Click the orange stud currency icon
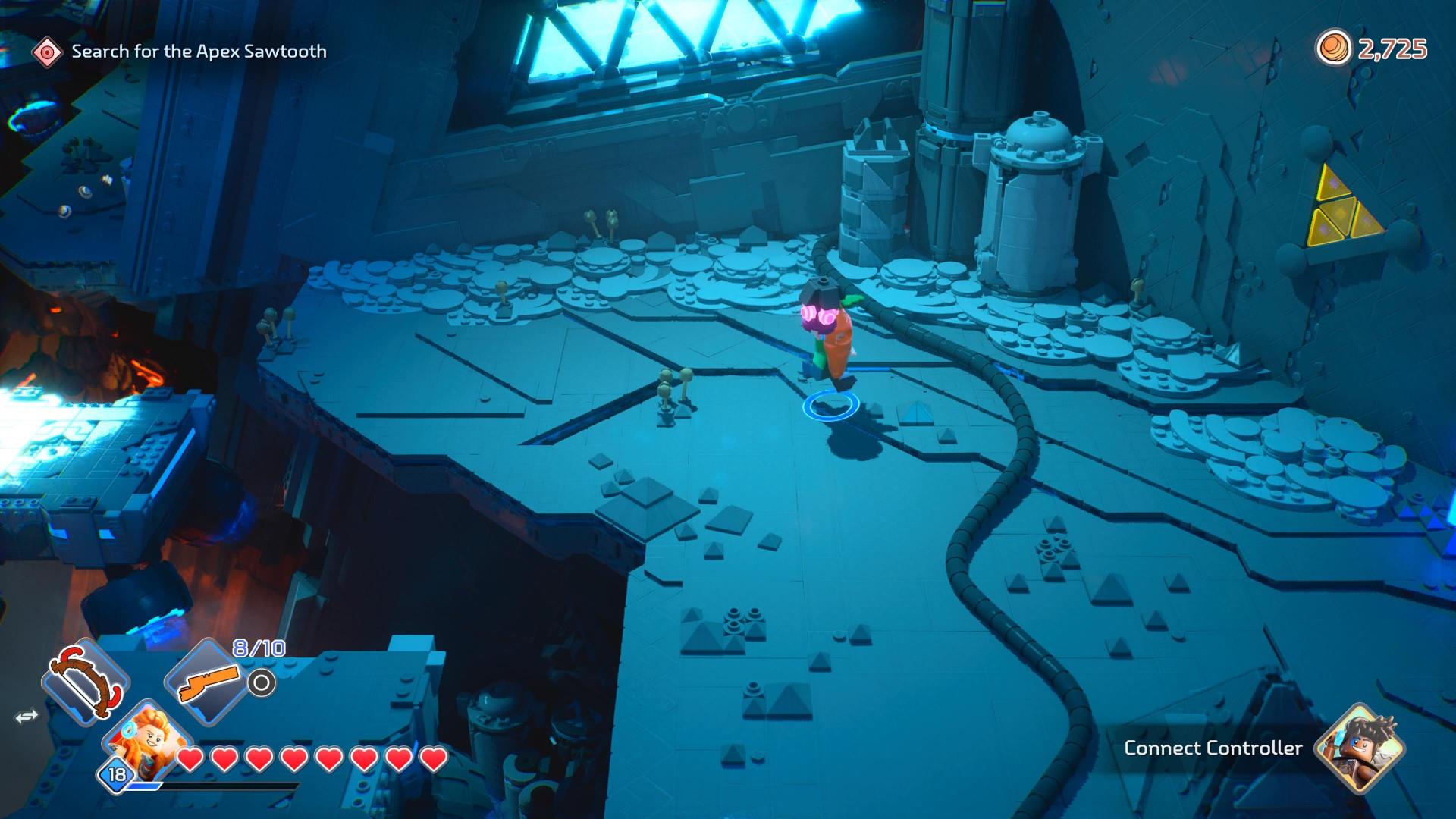The height and width of the screenshot is (819, 1456). click(1333, 49)
